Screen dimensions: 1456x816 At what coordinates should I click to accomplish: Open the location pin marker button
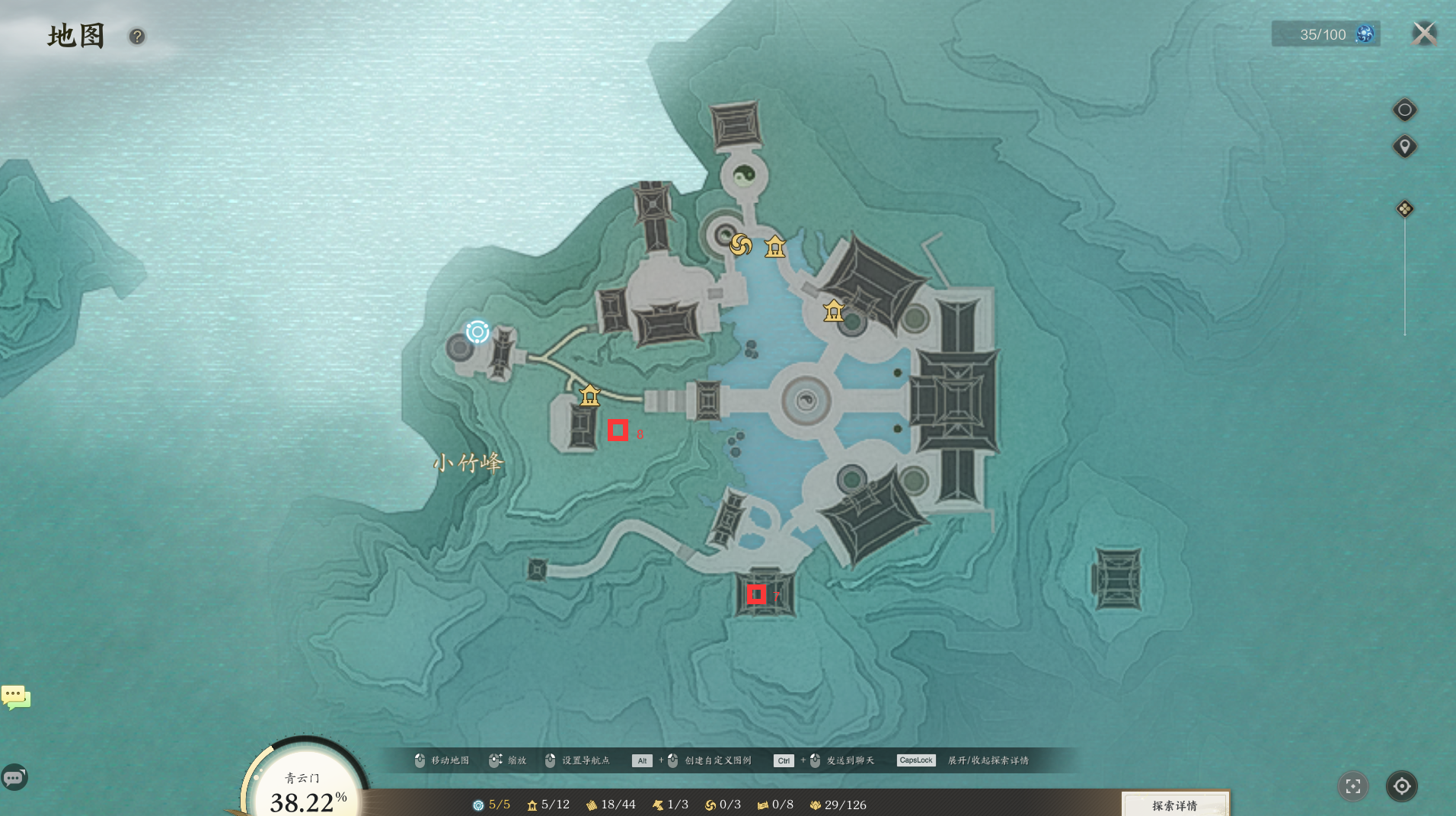1405,146
